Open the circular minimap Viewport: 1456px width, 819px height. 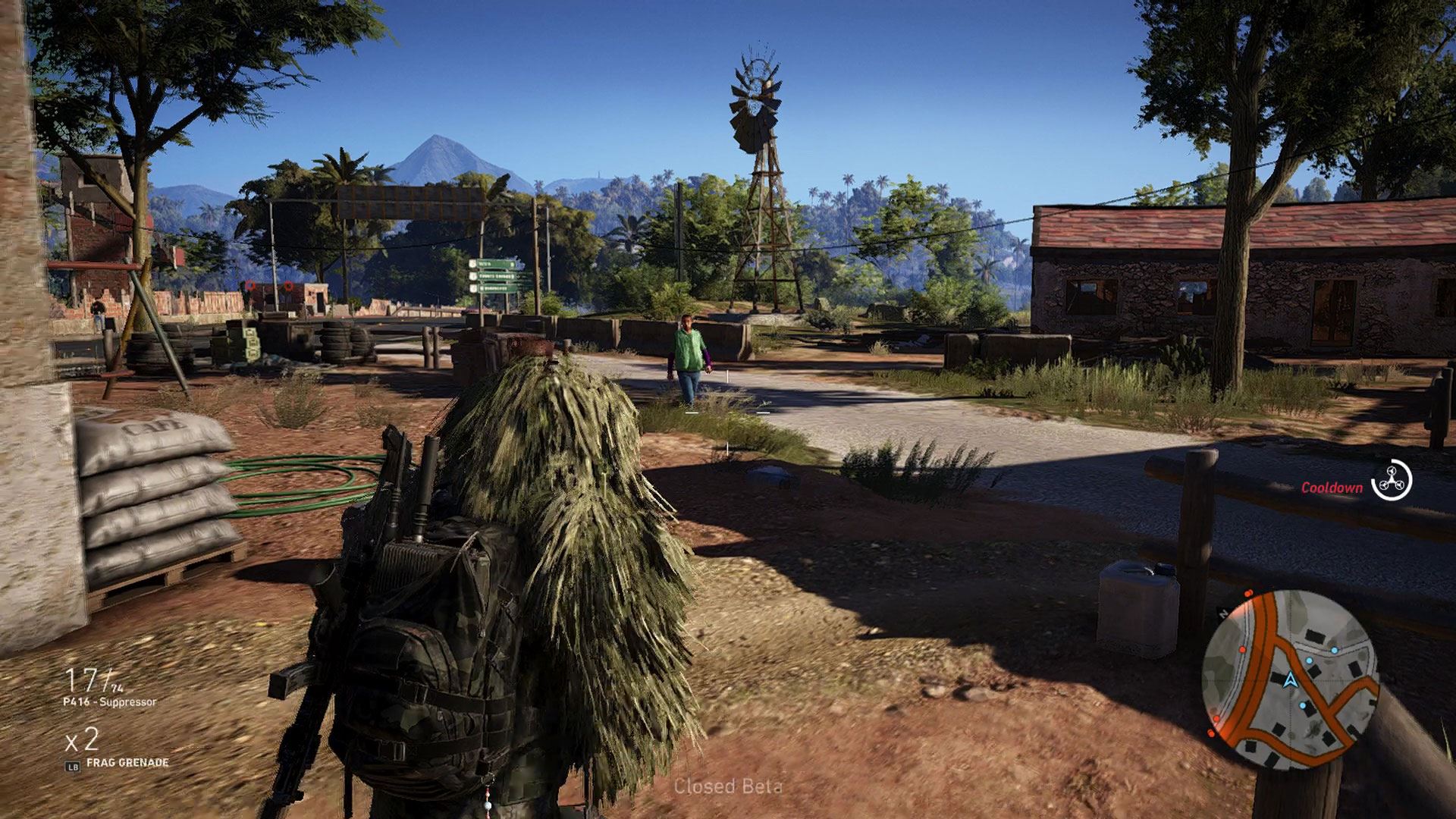click(x=1289, y=679)
